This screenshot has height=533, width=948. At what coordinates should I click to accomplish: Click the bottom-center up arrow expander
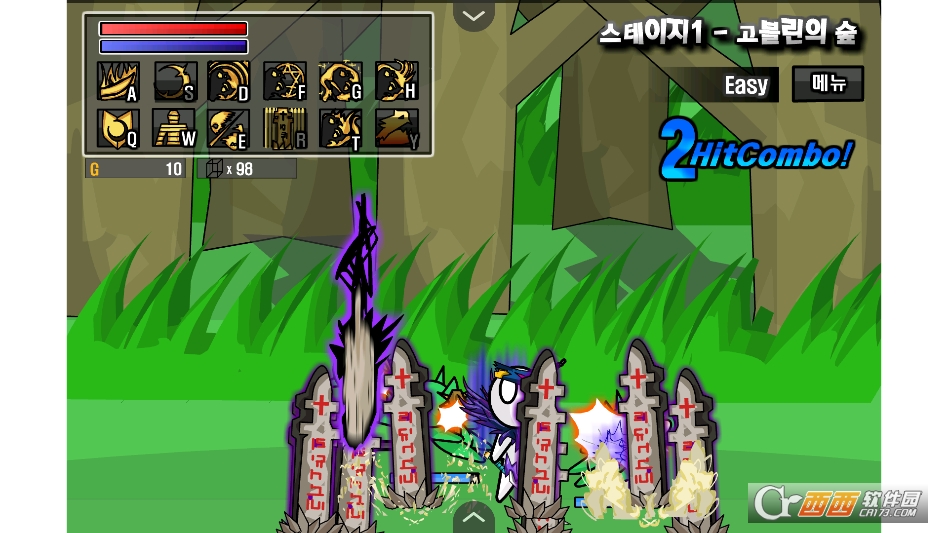(x=474, y=518)
